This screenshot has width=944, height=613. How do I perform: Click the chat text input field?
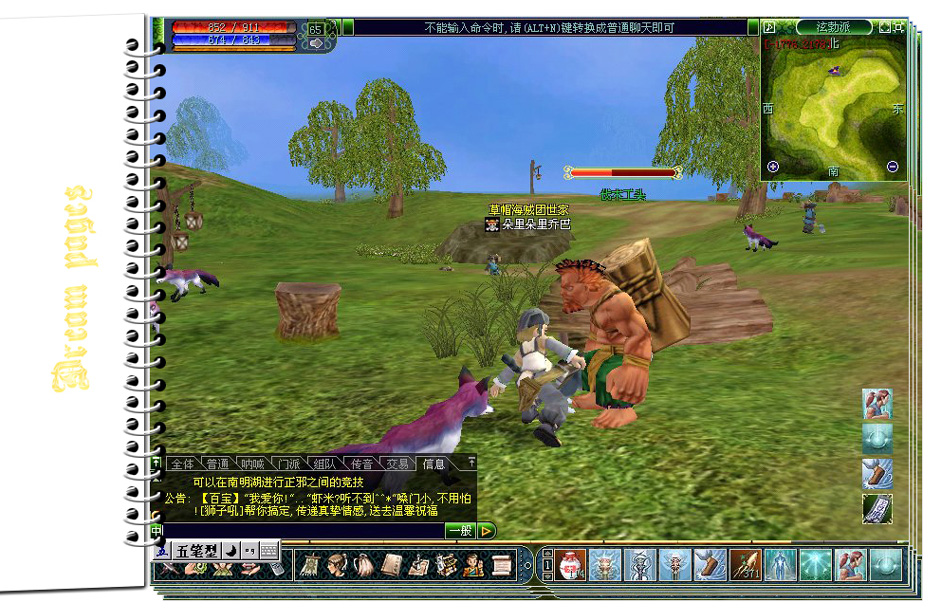tap(300, 531)
